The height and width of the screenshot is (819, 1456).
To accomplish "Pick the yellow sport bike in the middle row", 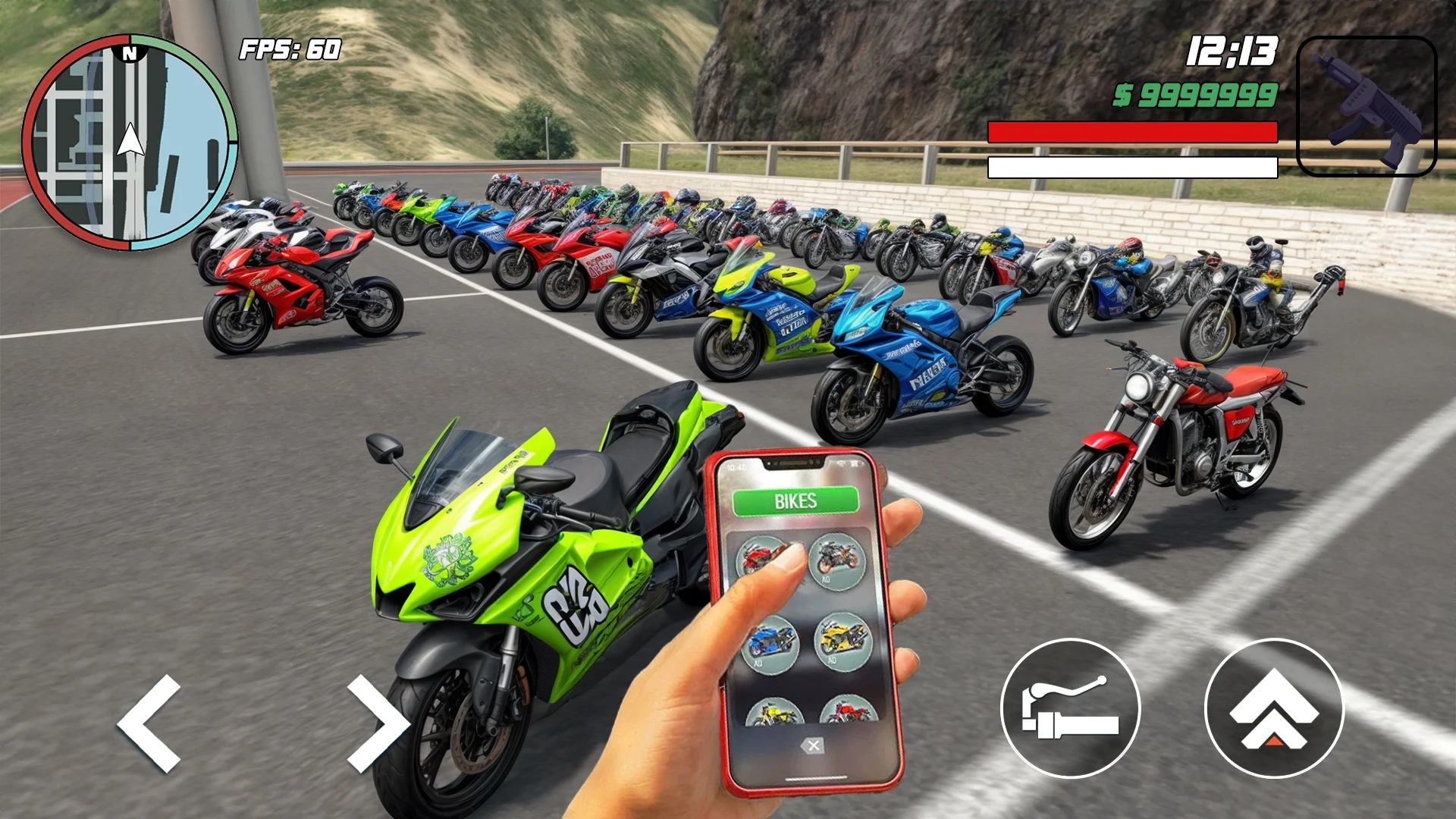I will 843,642.
